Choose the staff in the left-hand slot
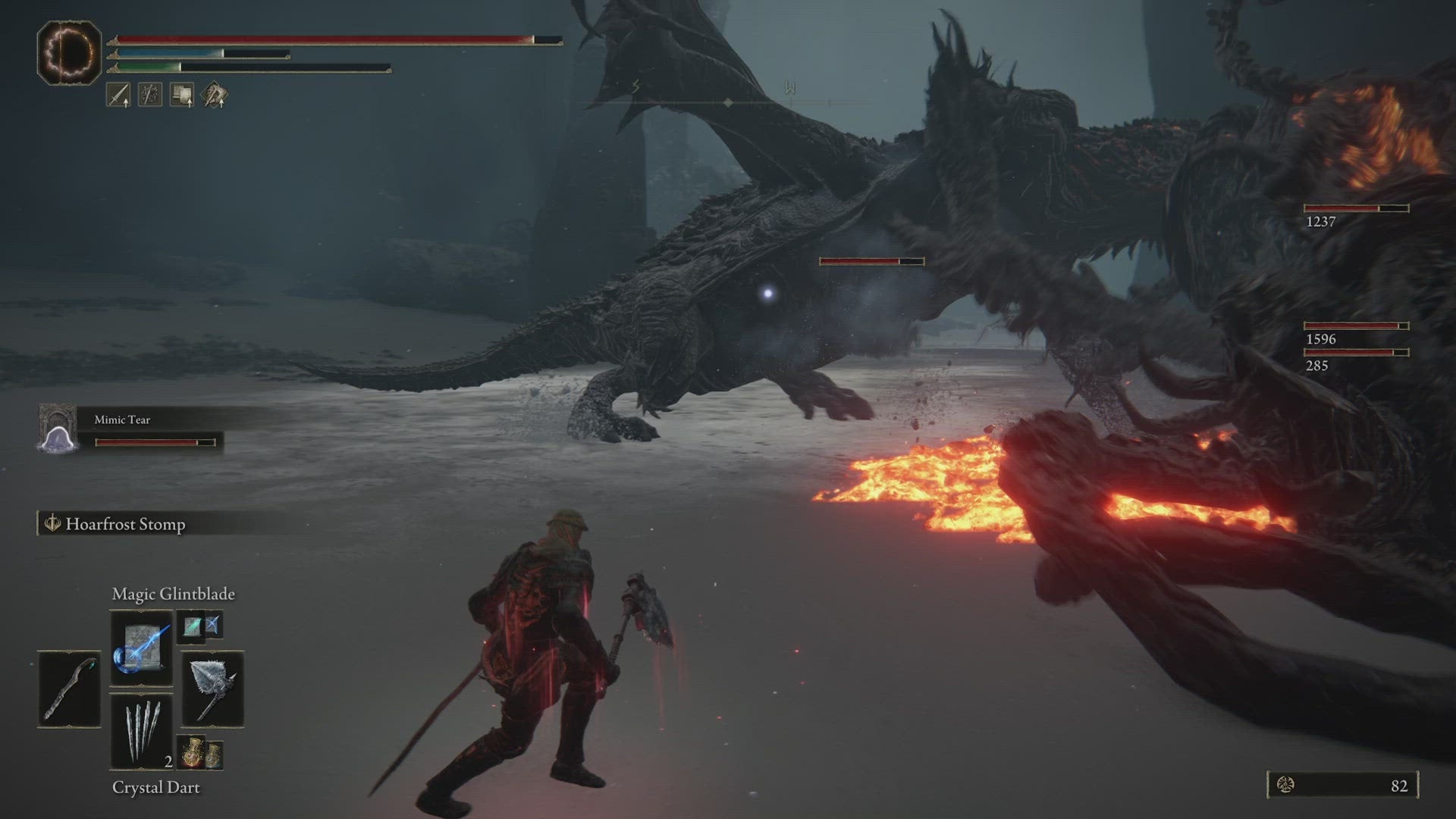 coord(69,689)
